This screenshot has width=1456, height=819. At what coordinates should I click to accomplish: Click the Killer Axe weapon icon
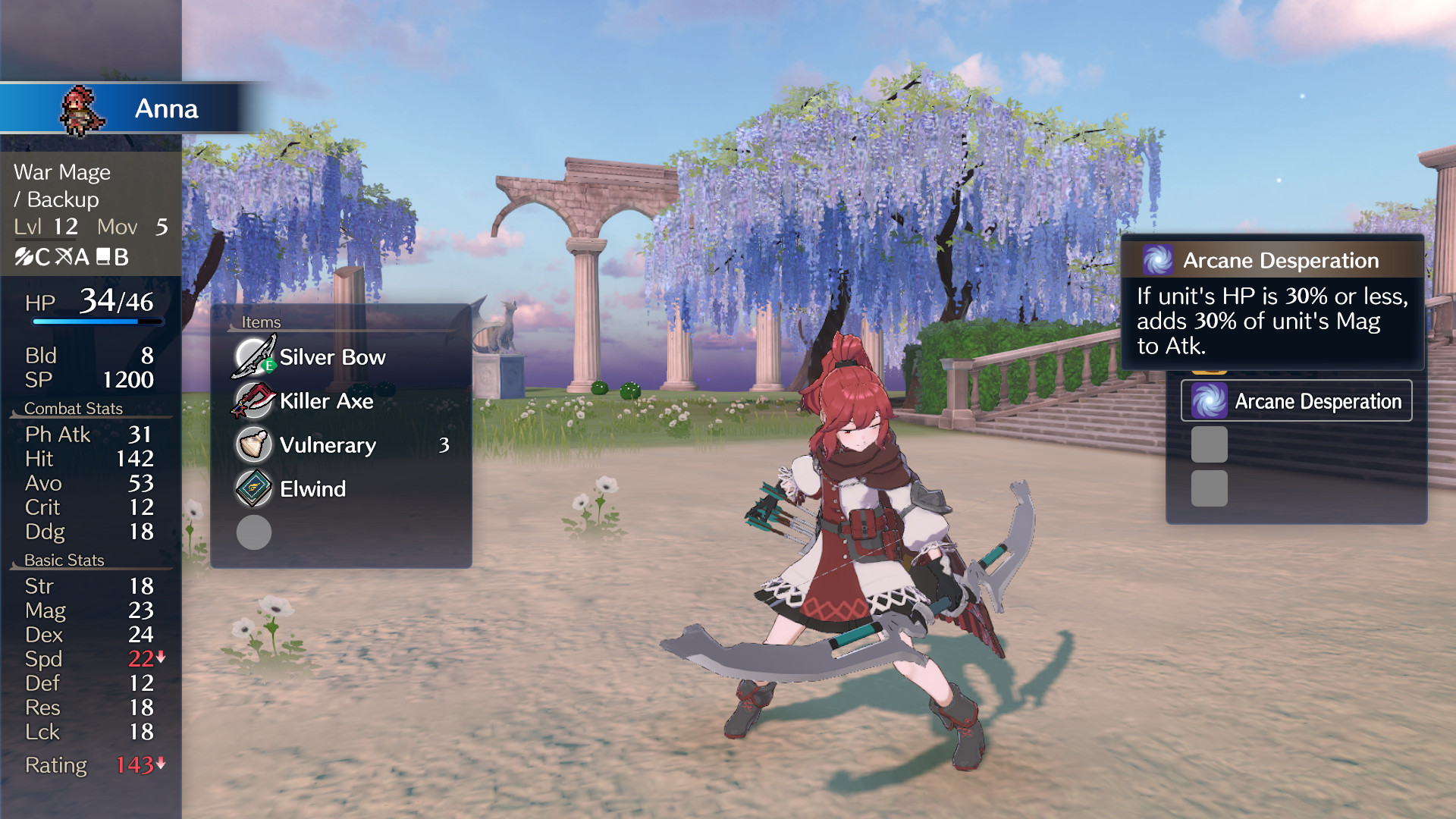[x=253, y=401]
